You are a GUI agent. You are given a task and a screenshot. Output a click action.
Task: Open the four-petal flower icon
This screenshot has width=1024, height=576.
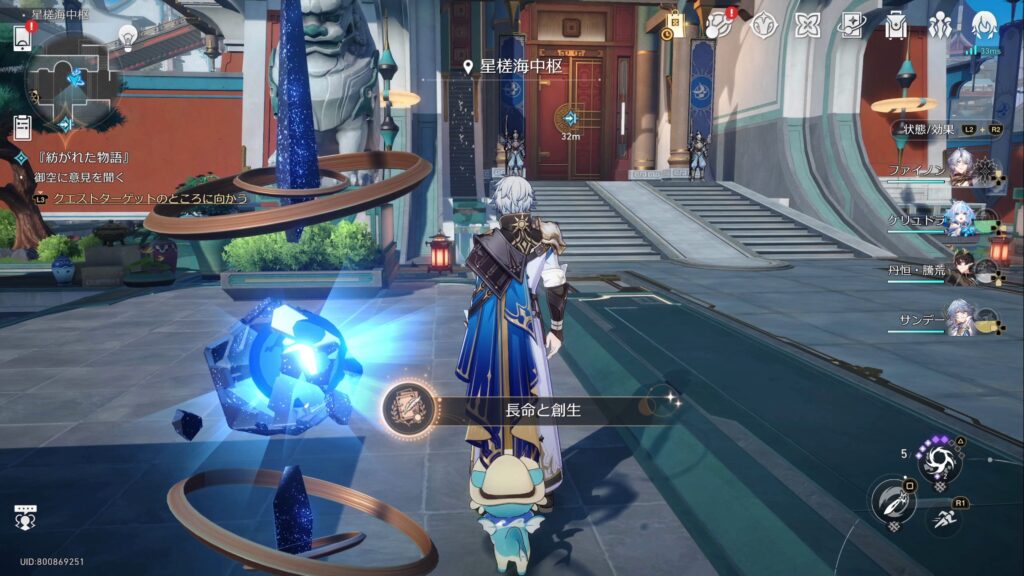pyautogui.click(x=808, y=25)
